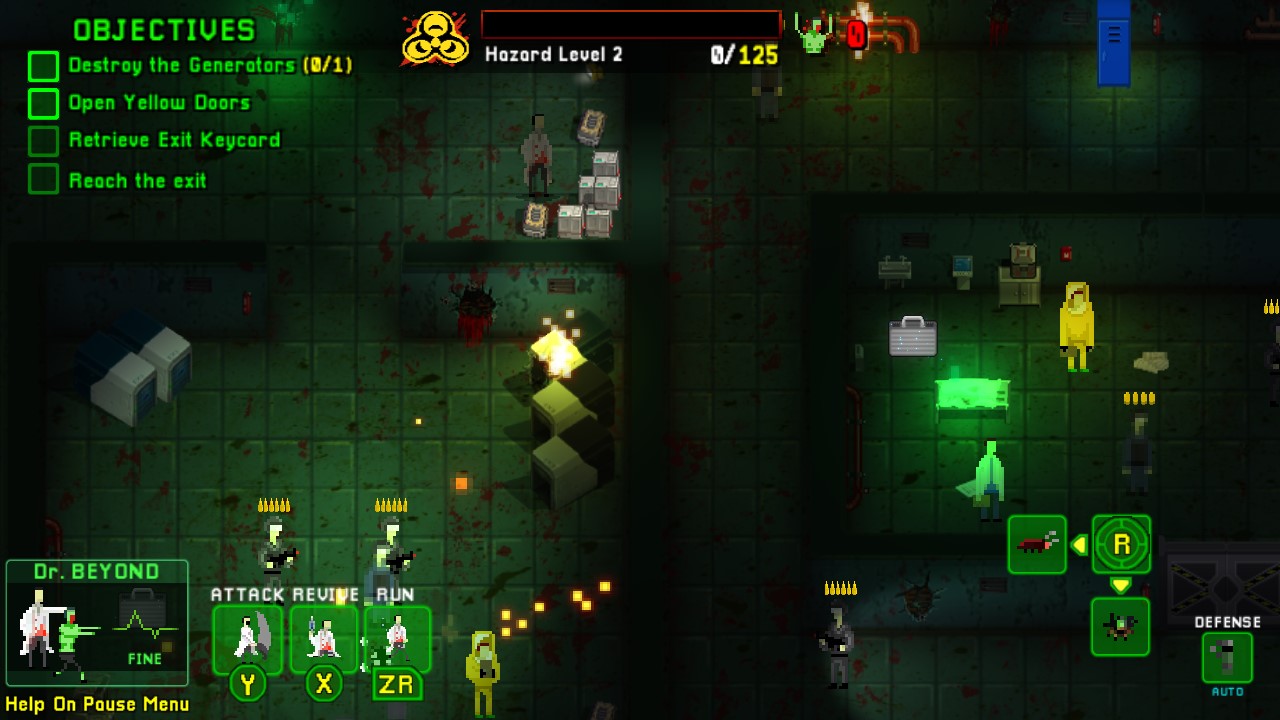Check the Retrieve Exit Keycard objective box
The height and width of the screenshot is (720, 1280).
click(x=42, y=140)
